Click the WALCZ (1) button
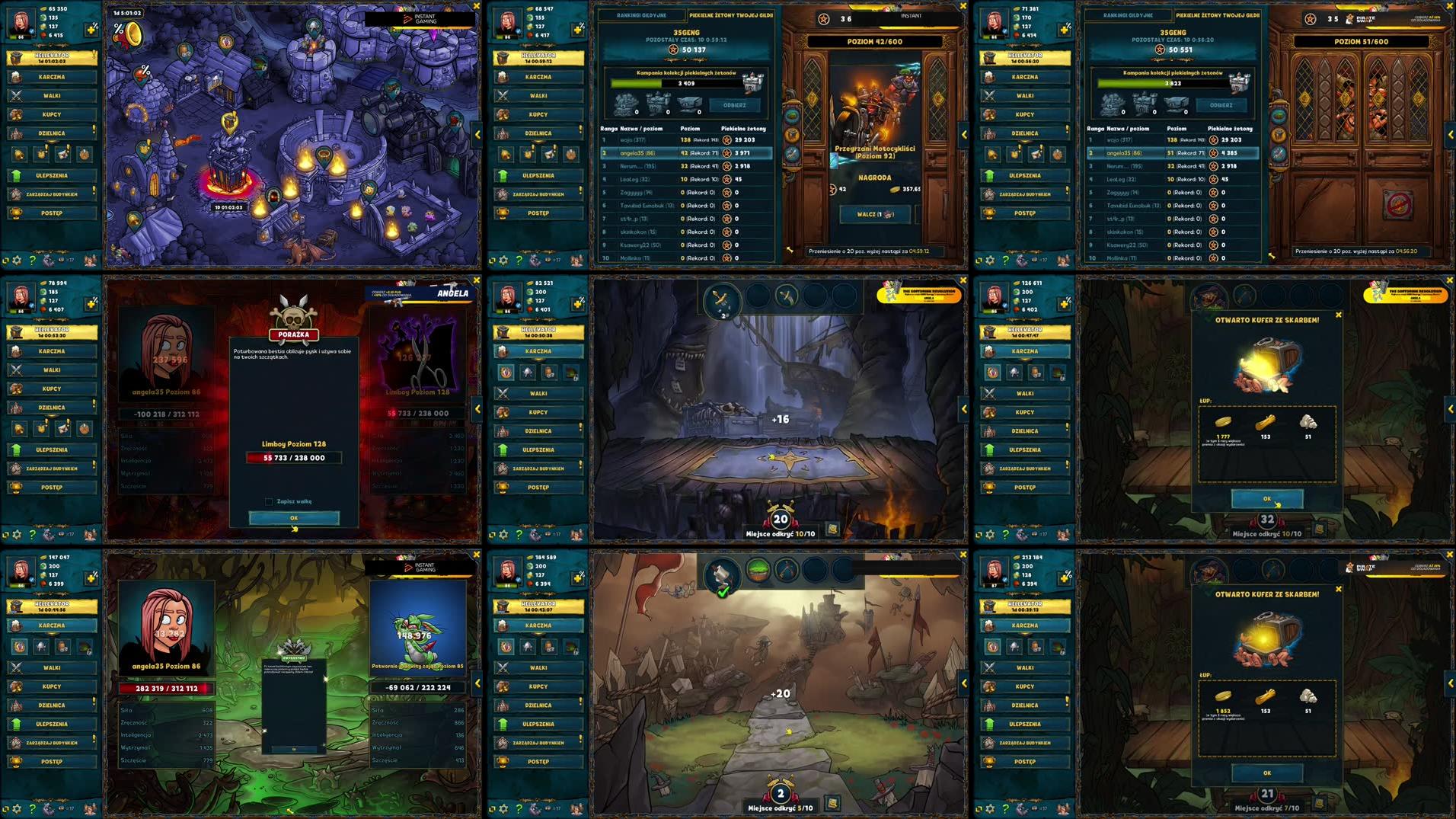This screenshot has width=1456, height=819. click(x=874, y=214)
